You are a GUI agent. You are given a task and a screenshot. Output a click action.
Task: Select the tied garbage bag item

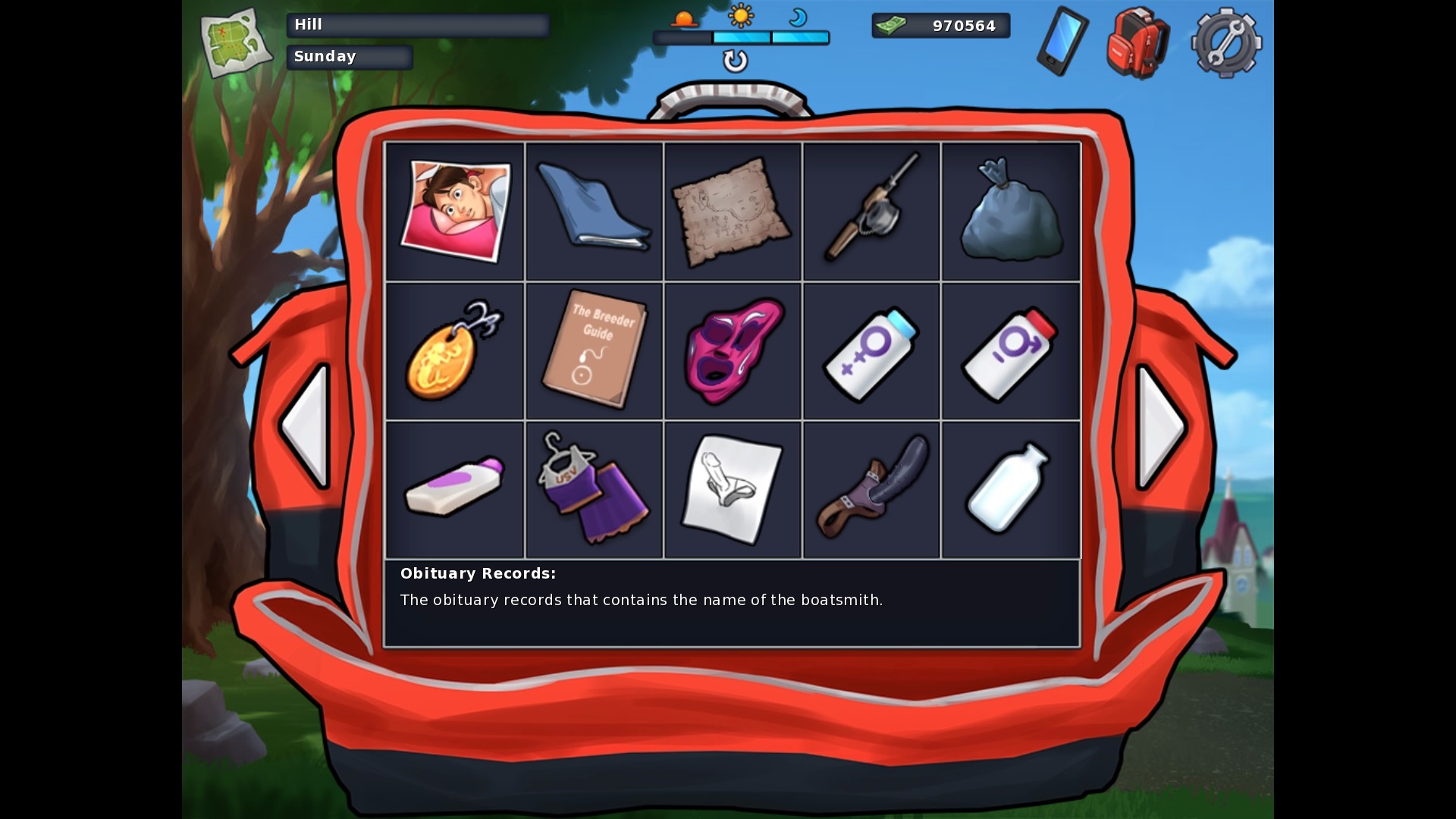pyautogui.click(x=1010, y=212)
